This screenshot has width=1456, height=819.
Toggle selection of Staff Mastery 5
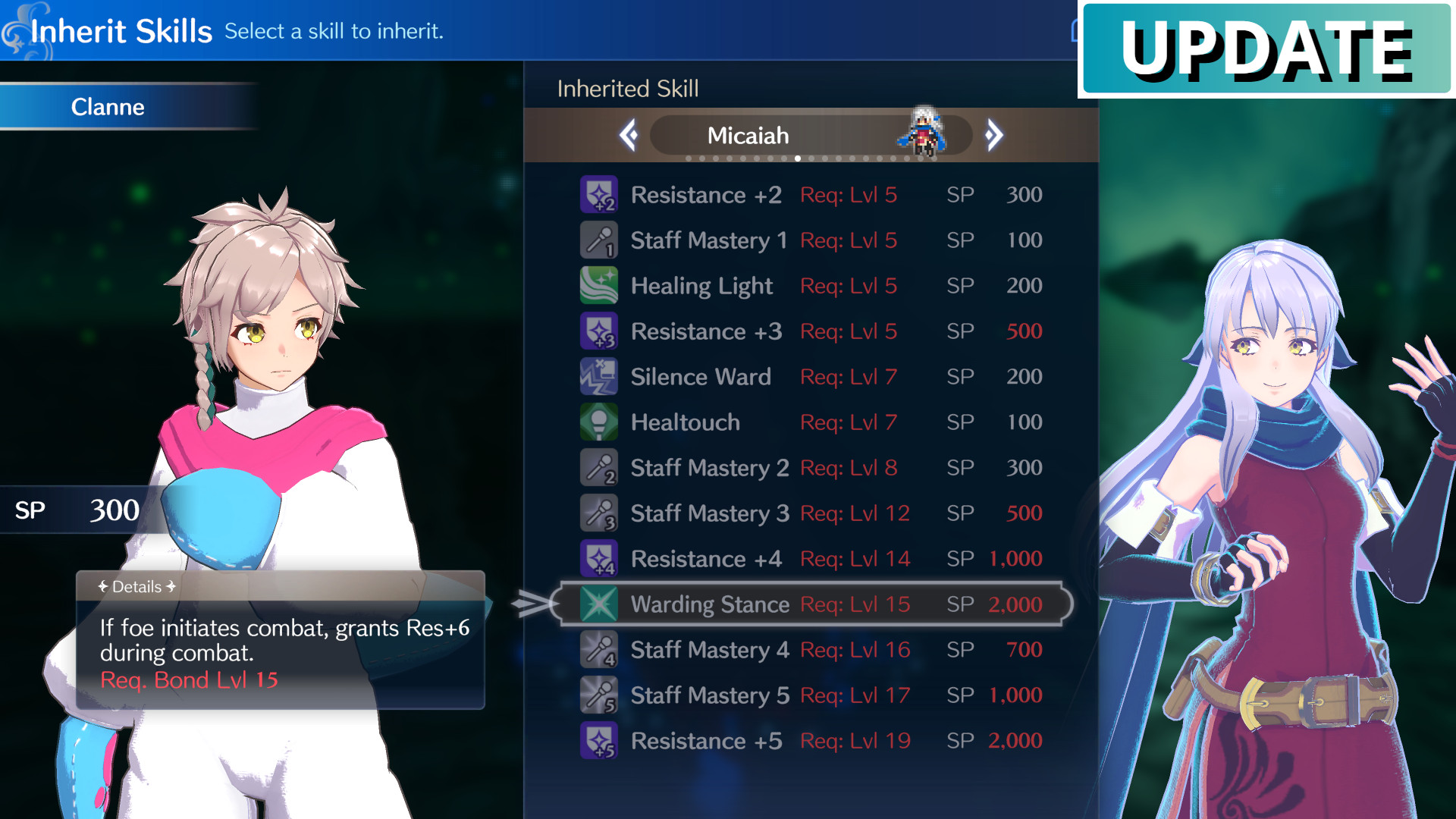[x=599, y=695]
